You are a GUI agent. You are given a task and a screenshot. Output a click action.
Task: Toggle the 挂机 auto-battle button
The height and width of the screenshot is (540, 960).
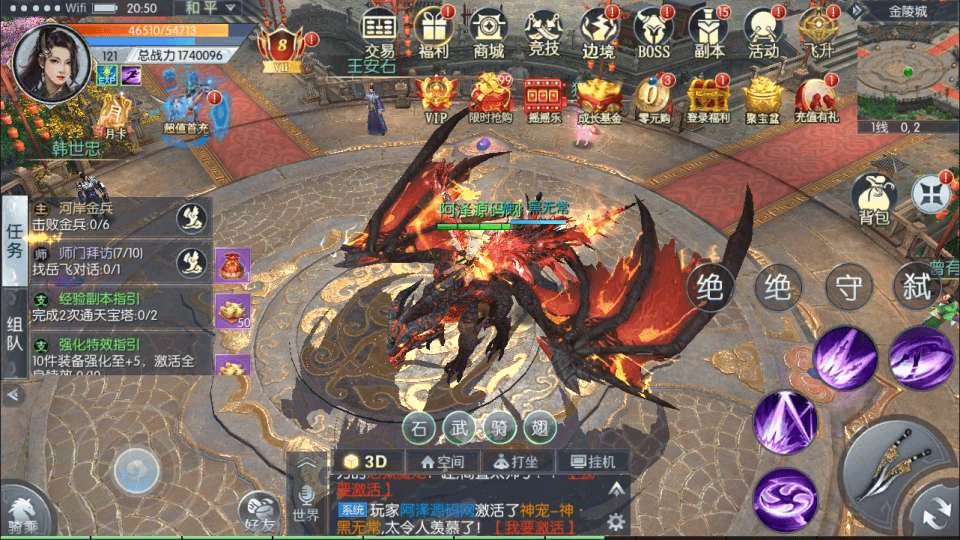(592, 462)
